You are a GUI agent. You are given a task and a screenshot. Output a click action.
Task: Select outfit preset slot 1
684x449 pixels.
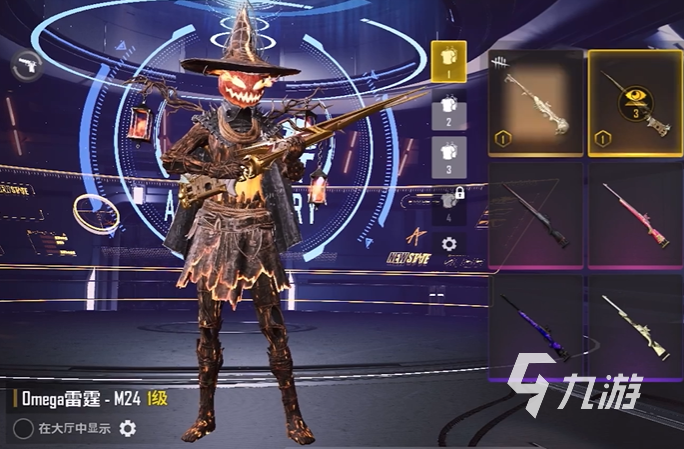[447, 60]
